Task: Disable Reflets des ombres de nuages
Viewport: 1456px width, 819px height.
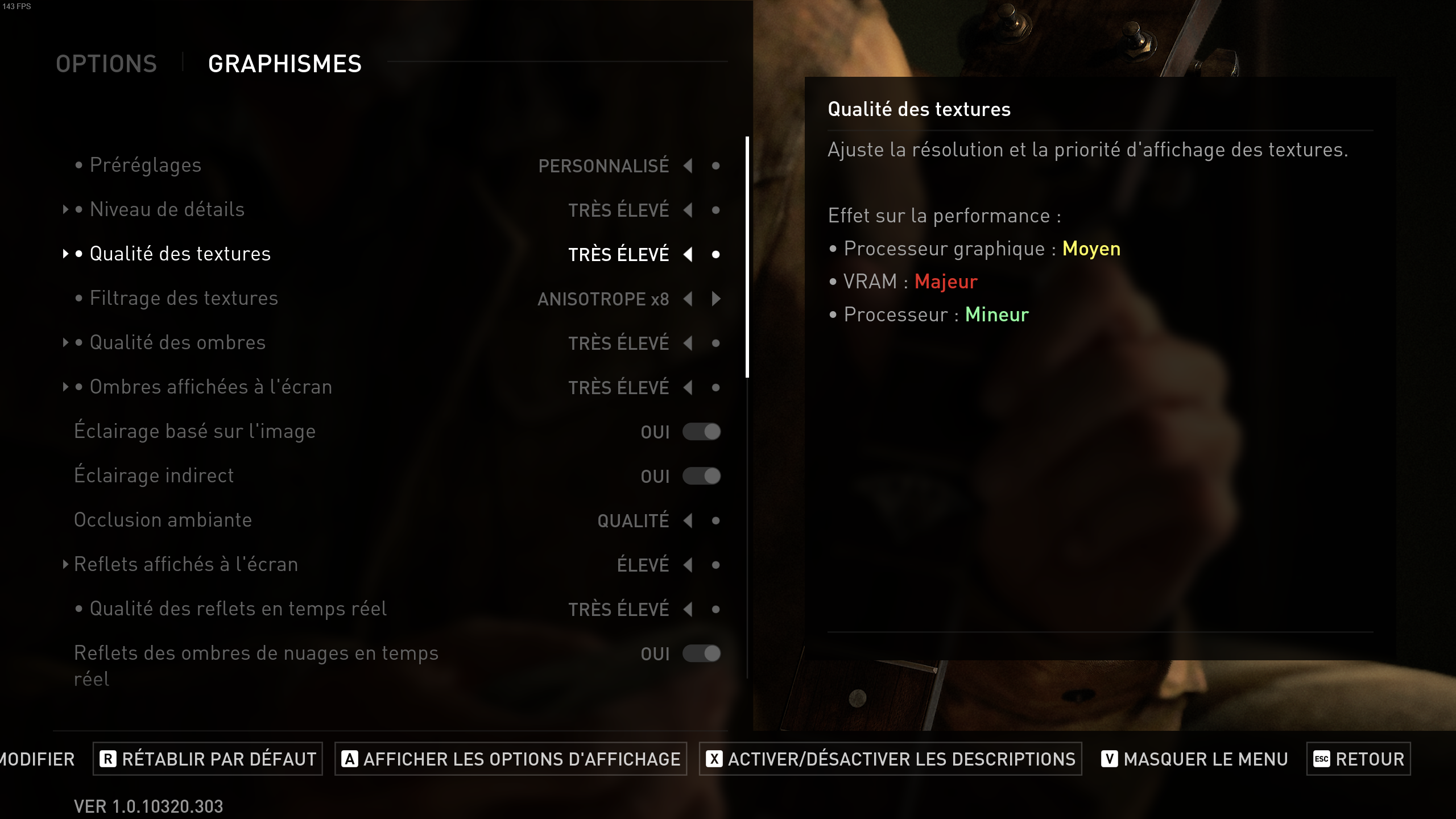Action: click(702, 654)
